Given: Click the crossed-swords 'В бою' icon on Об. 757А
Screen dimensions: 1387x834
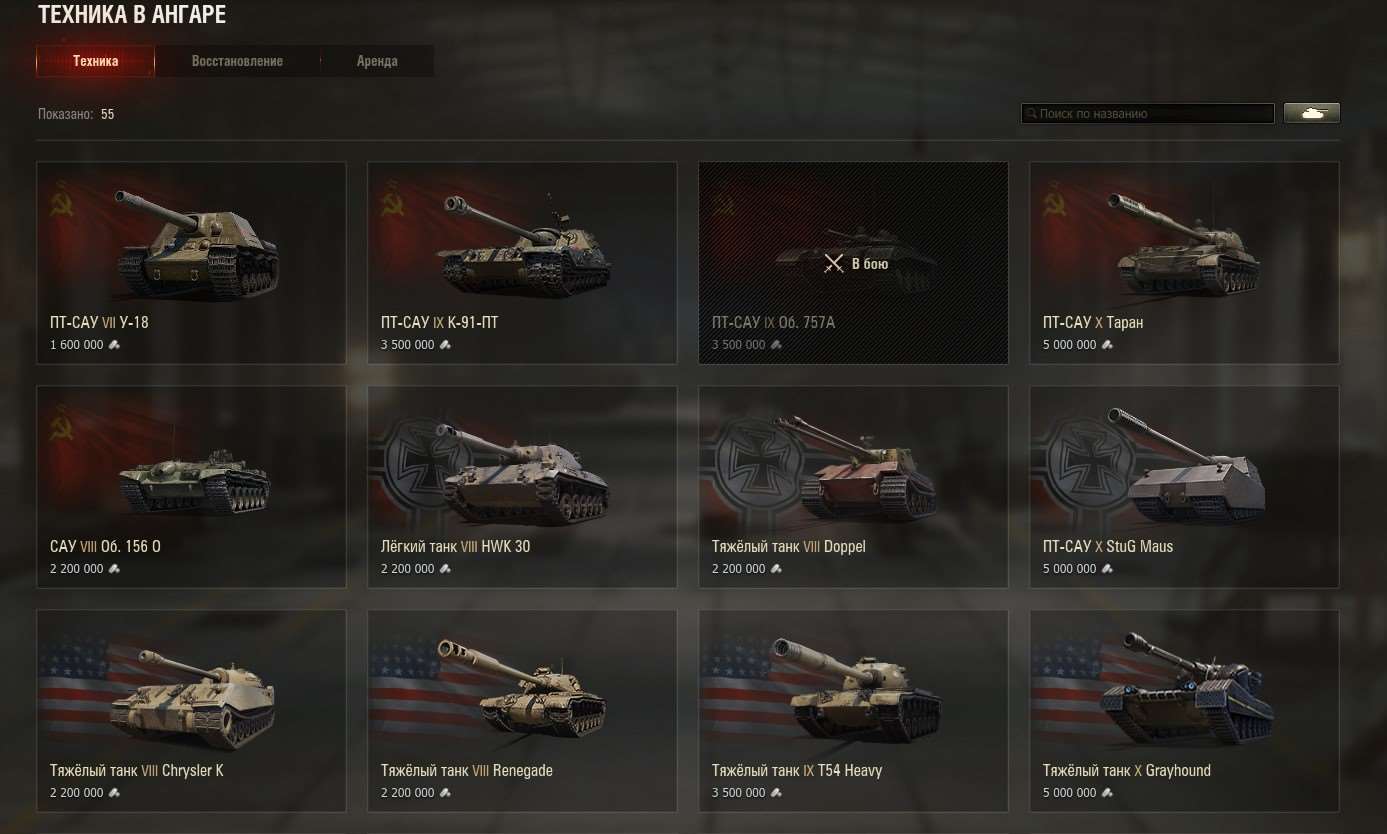Looking at the screenshot, I should (833, 263).
